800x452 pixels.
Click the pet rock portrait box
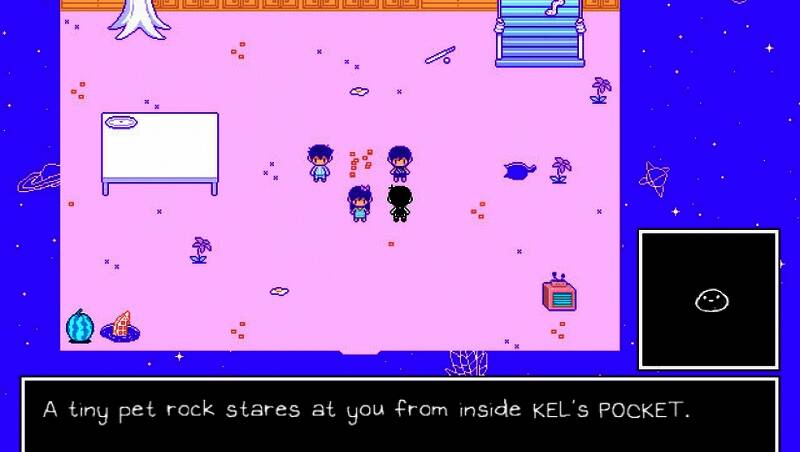click(708, 299)
